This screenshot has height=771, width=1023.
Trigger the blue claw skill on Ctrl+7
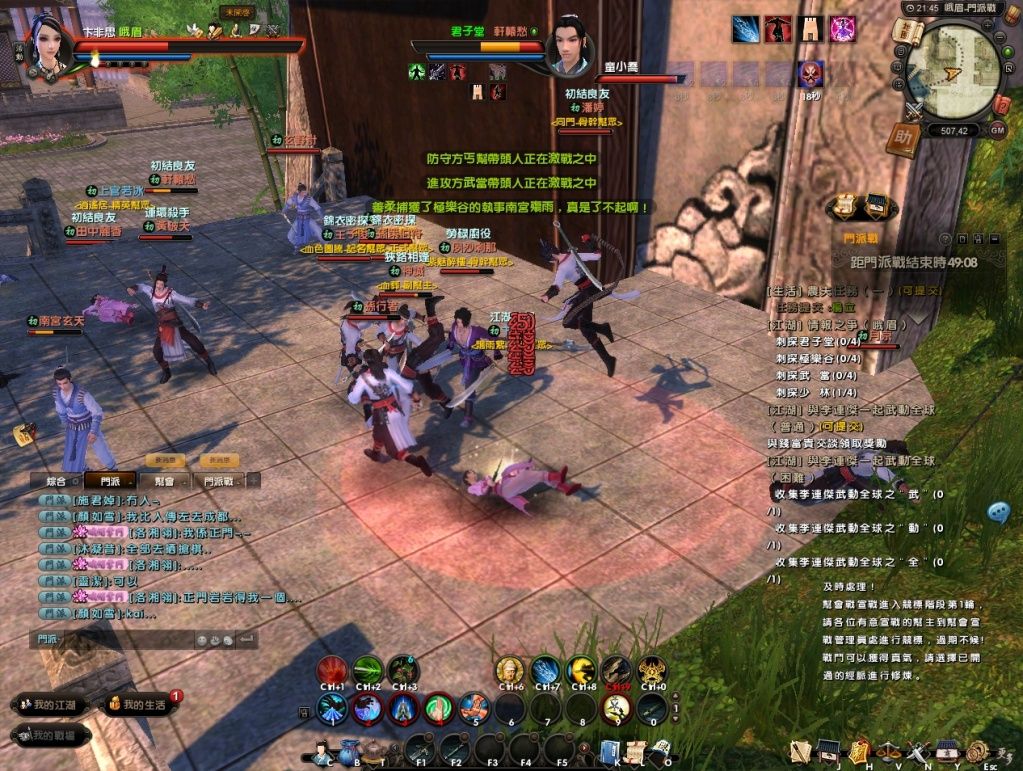pos(545,670)
